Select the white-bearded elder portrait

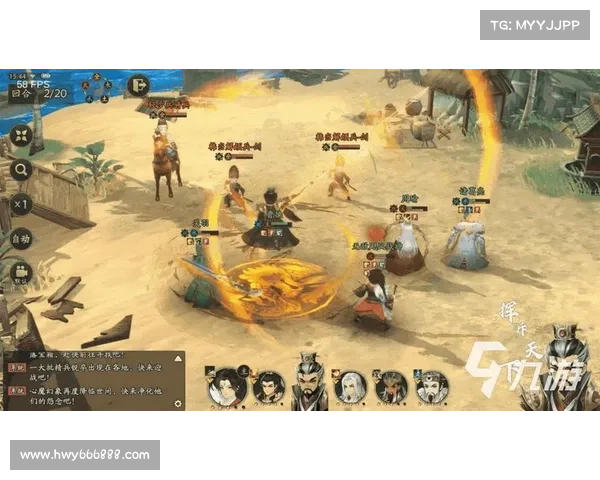pyautogui.click(x=431, y=386)
